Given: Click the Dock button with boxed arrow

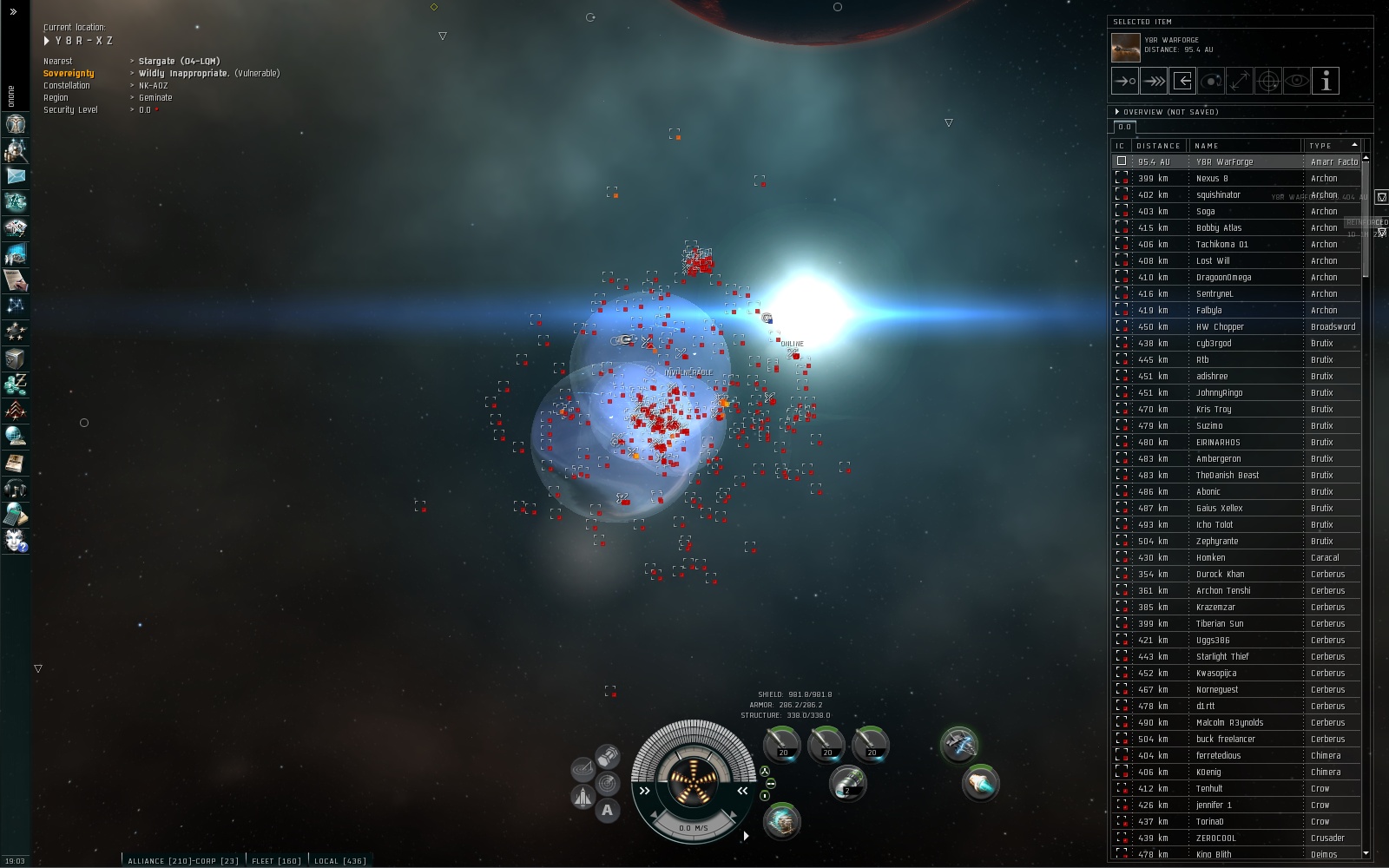Looking at the screenshot, I should click(x=1182, y=81).
